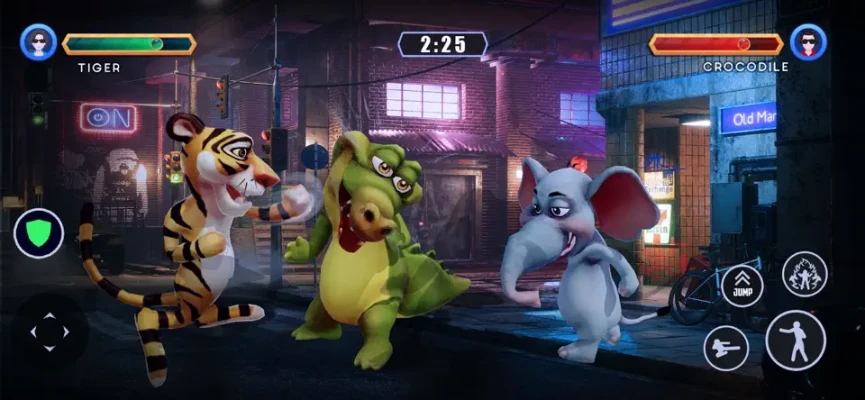Image resolution: width=865 pixels, height=400 pixels.
Task: Use the flying kick attack button
Action: pos(727,348)
